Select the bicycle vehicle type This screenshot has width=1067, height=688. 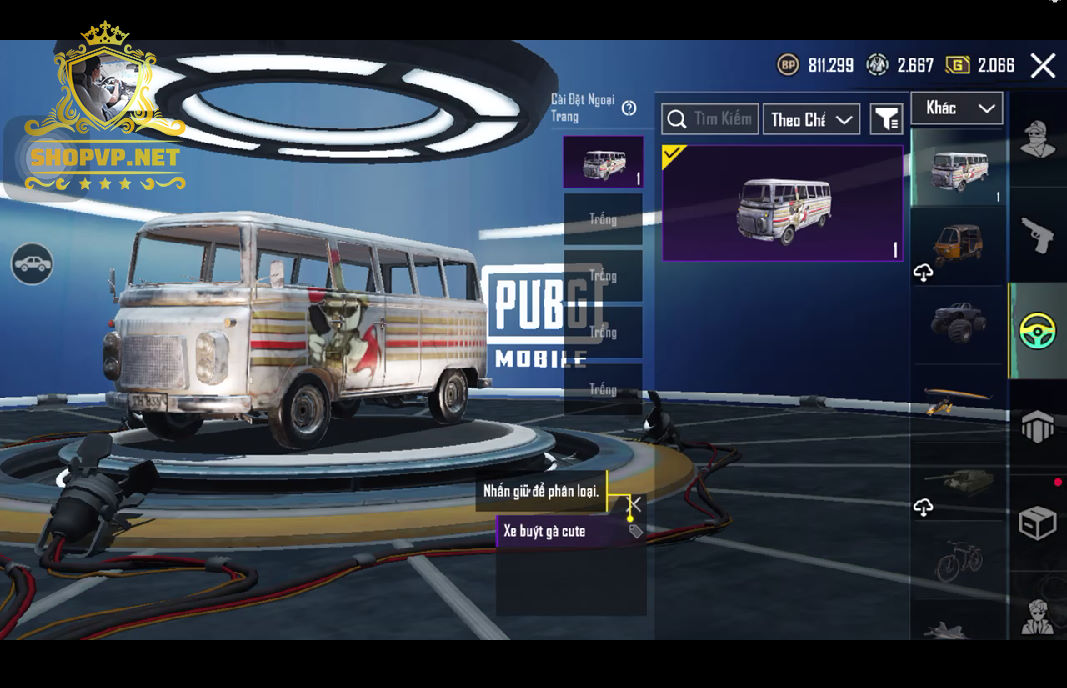tap(958, 560)
